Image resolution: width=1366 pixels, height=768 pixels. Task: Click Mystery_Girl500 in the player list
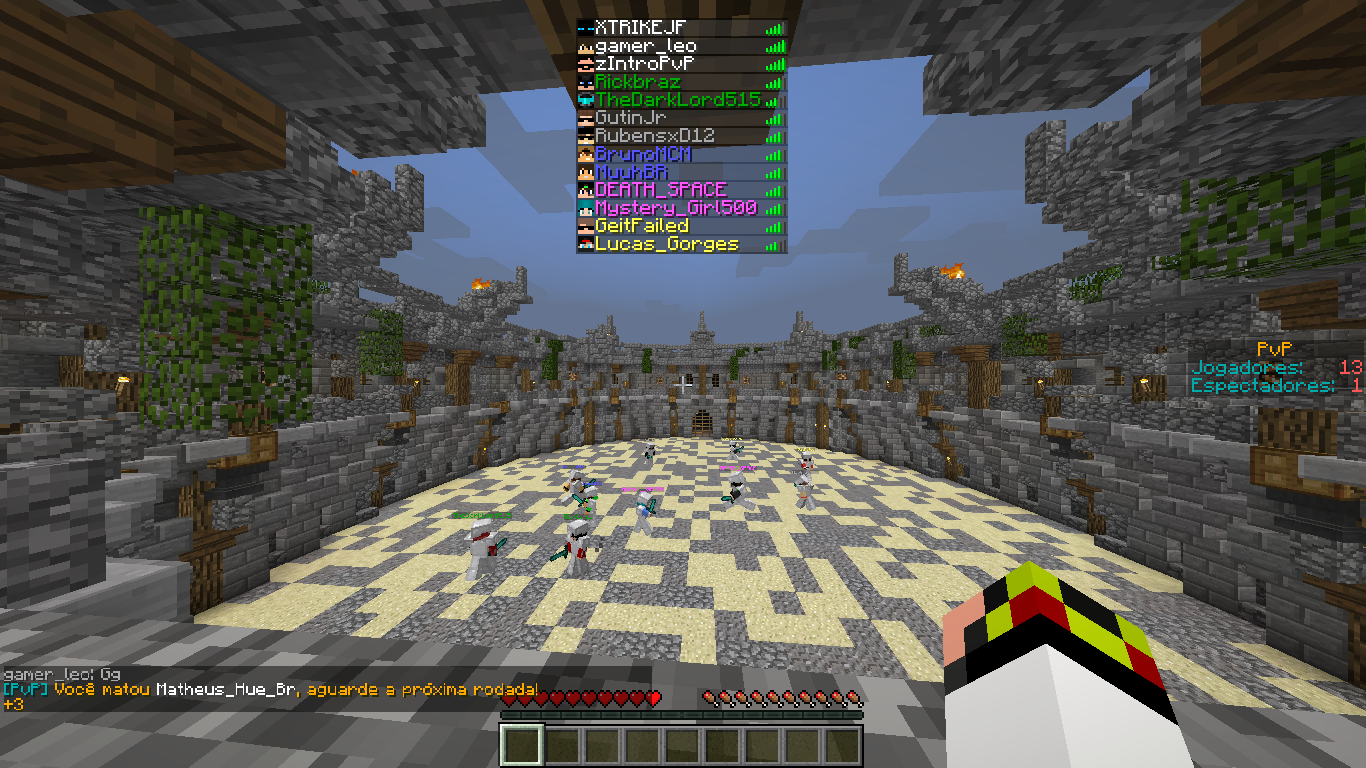[x=675, y=208]
